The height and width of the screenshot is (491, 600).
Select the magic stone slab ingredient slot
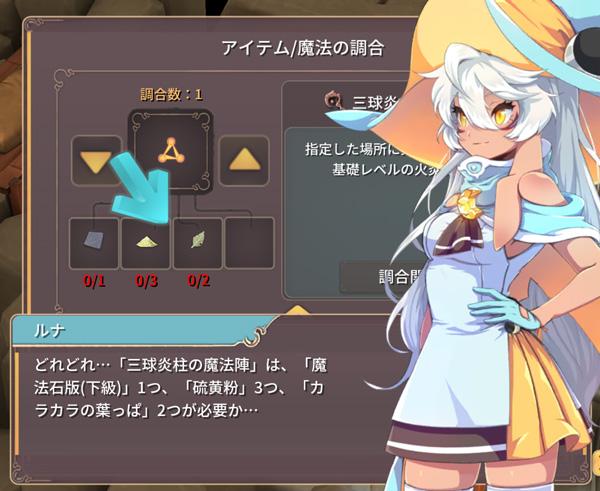94,243
